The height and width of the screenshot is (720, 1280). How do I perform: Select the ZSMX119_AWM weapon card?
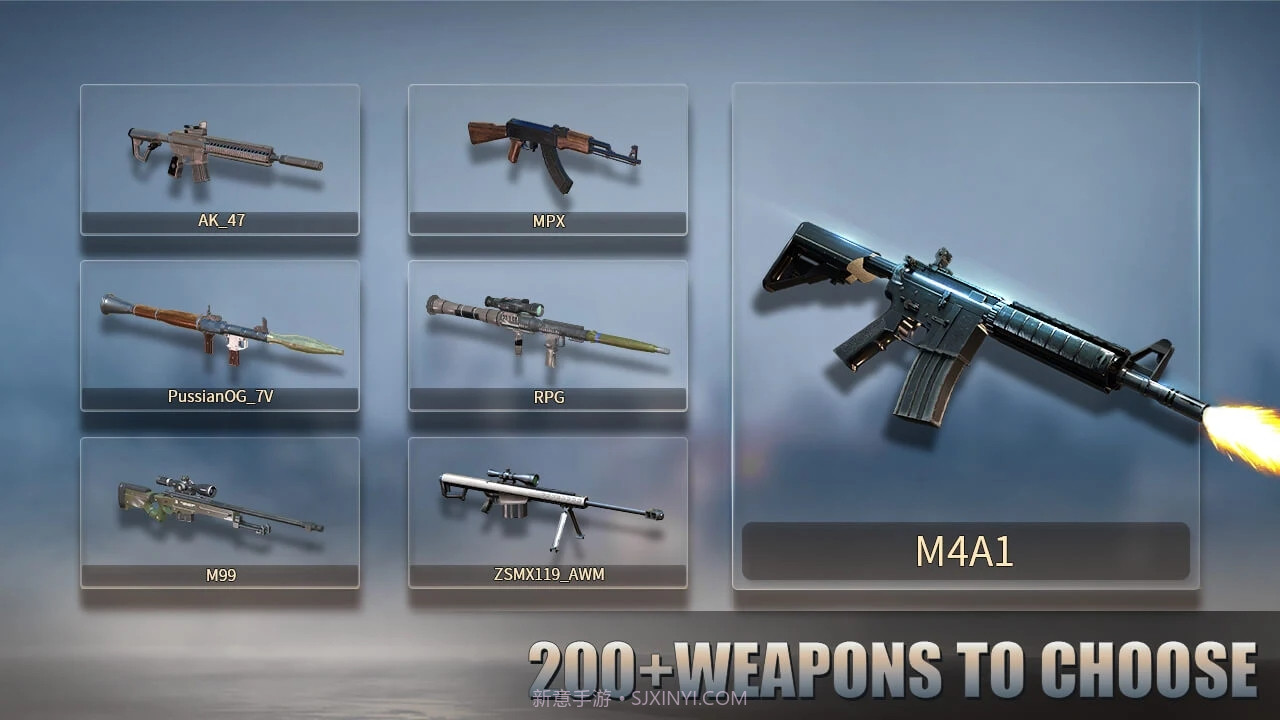548,512
